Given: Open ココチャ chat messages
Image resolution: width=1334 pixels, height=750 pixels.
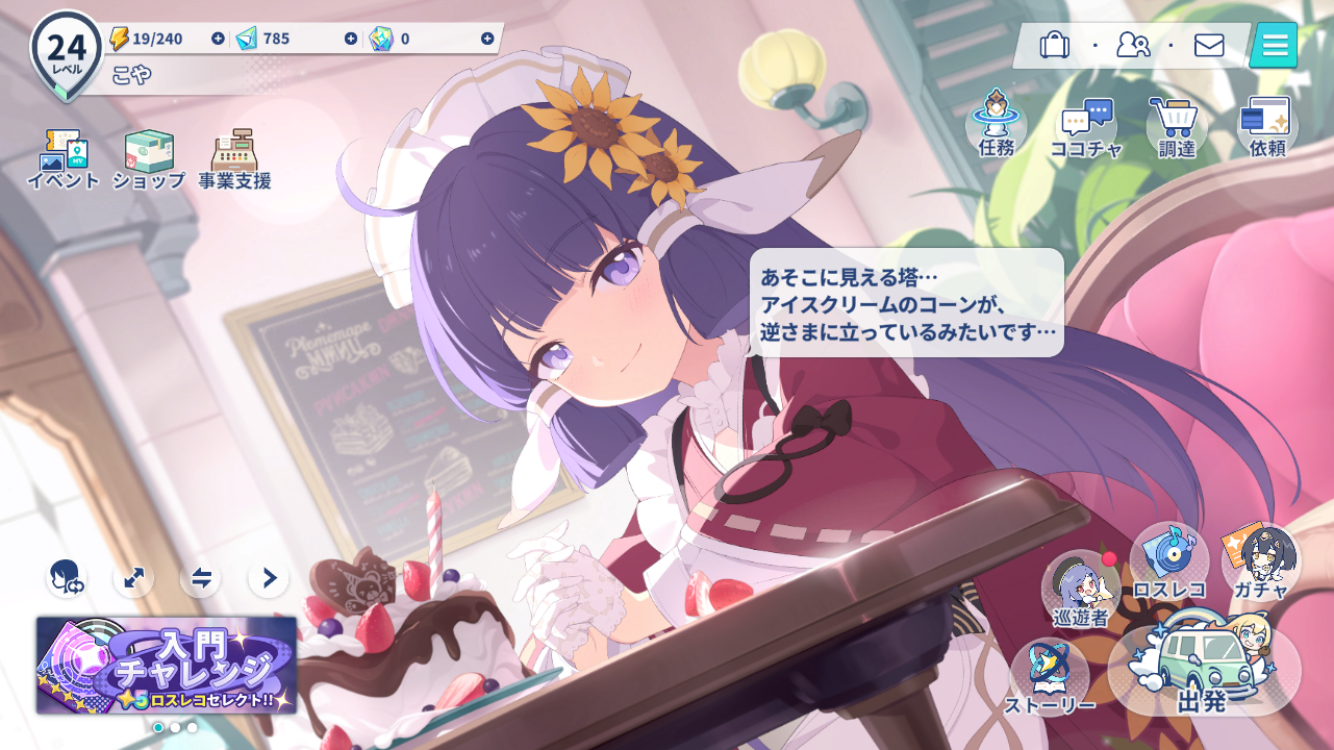Looking at the screenshot, I should pos(1086,128).
